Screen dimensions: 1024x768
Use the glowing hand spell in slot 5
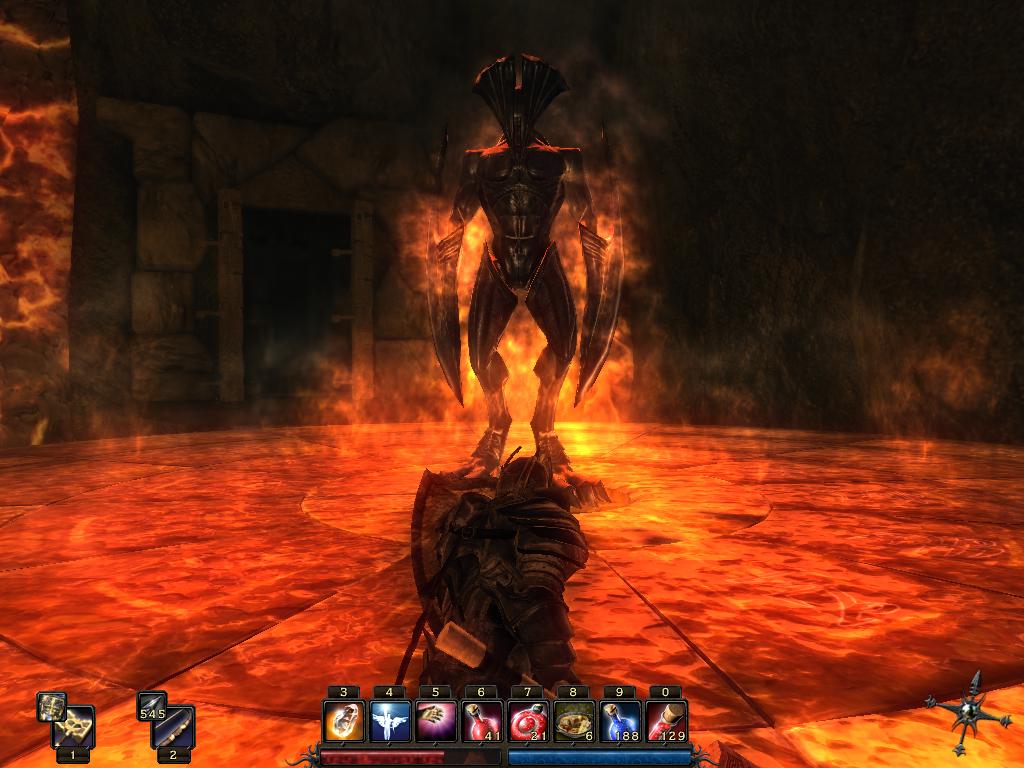tap(435, 720)
